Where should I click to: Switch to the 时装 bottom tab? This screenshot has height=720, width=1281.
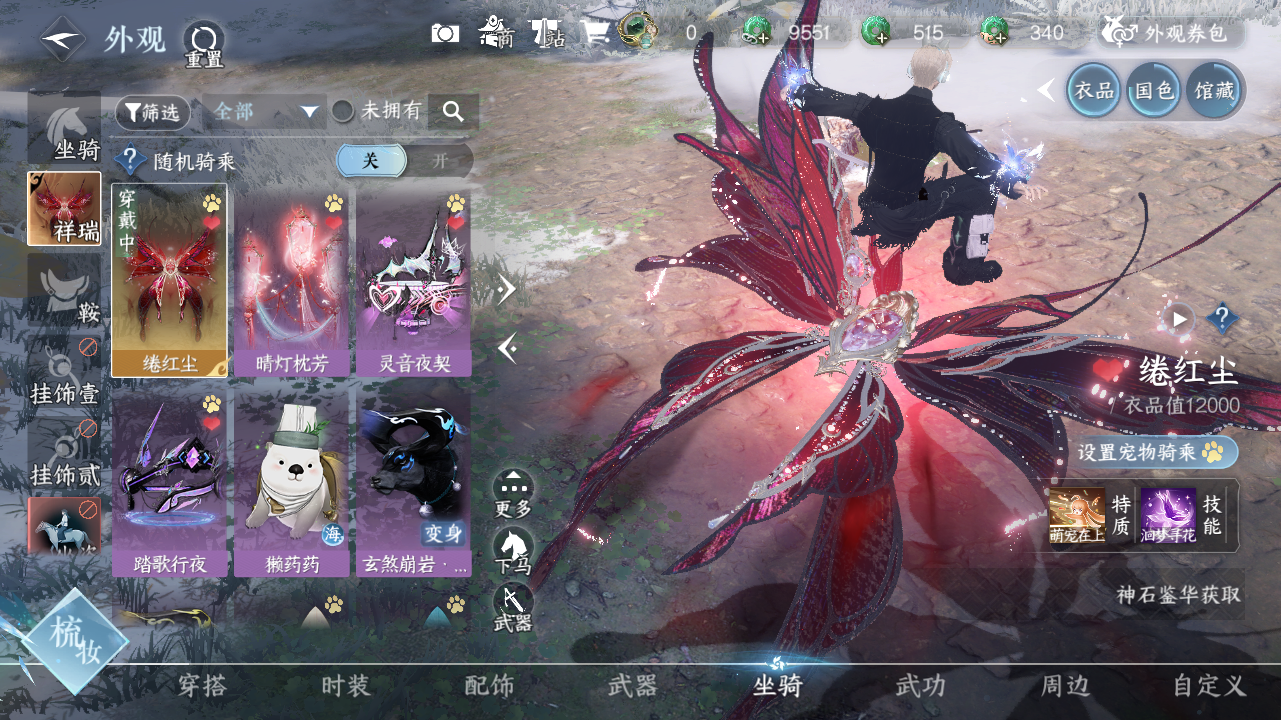pyautogui.click(x=346, y=686)
